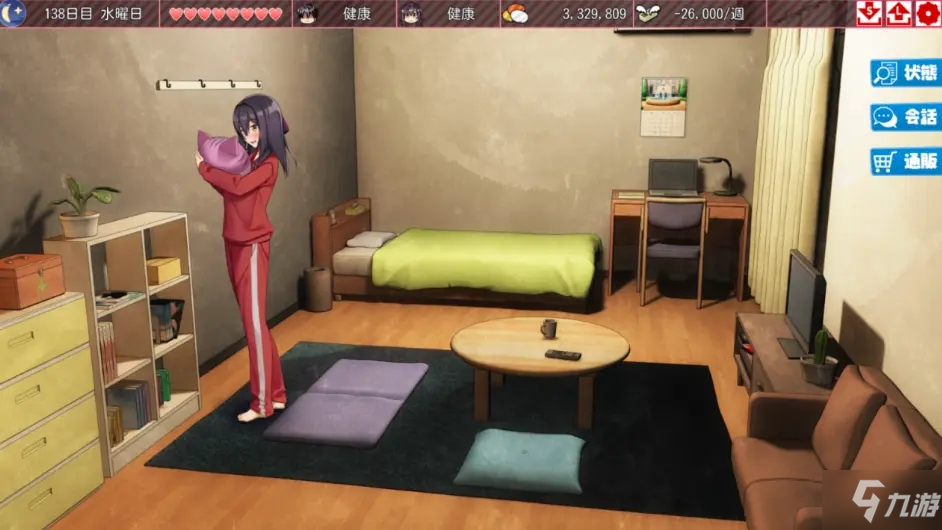The height and width of the screenshot is (530, 942).
Task: Click the red load (L) icon
Action: (898, 13)
